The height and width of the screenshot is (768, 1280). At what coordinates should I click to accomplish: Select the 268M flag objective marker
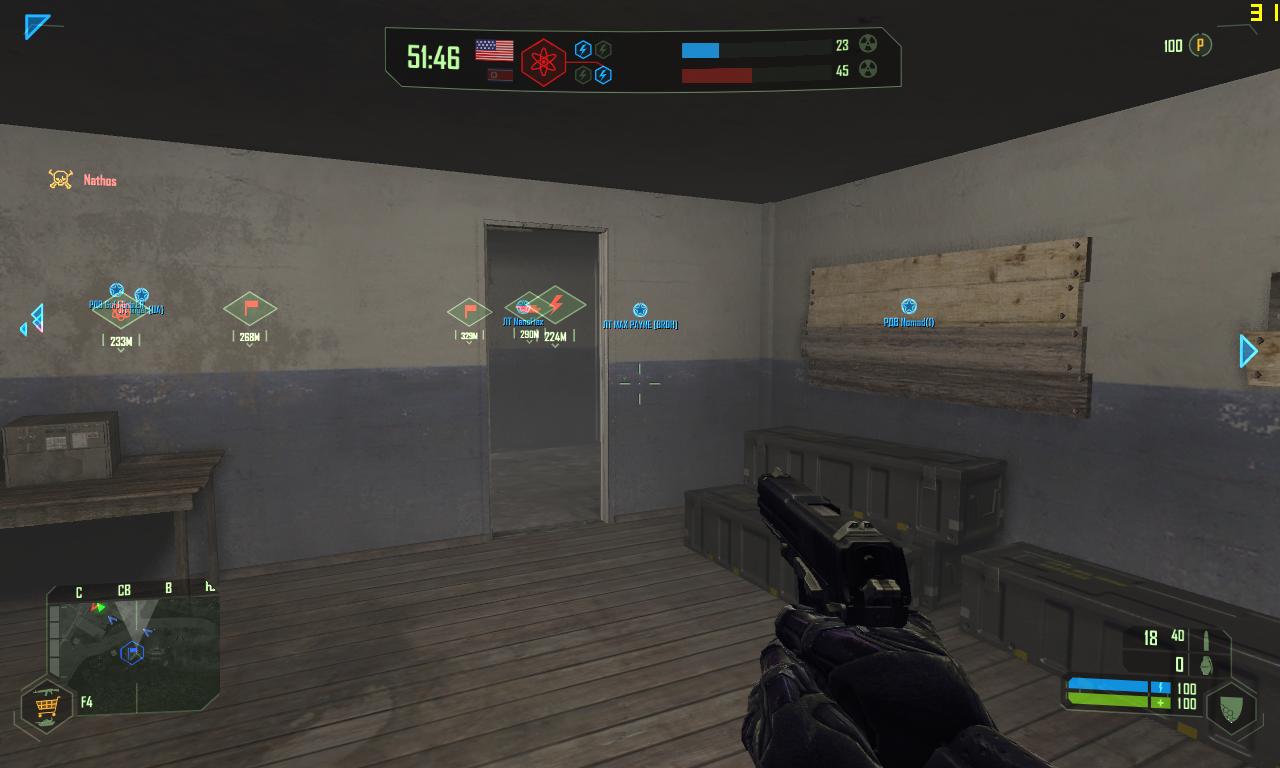click(250, 308)
